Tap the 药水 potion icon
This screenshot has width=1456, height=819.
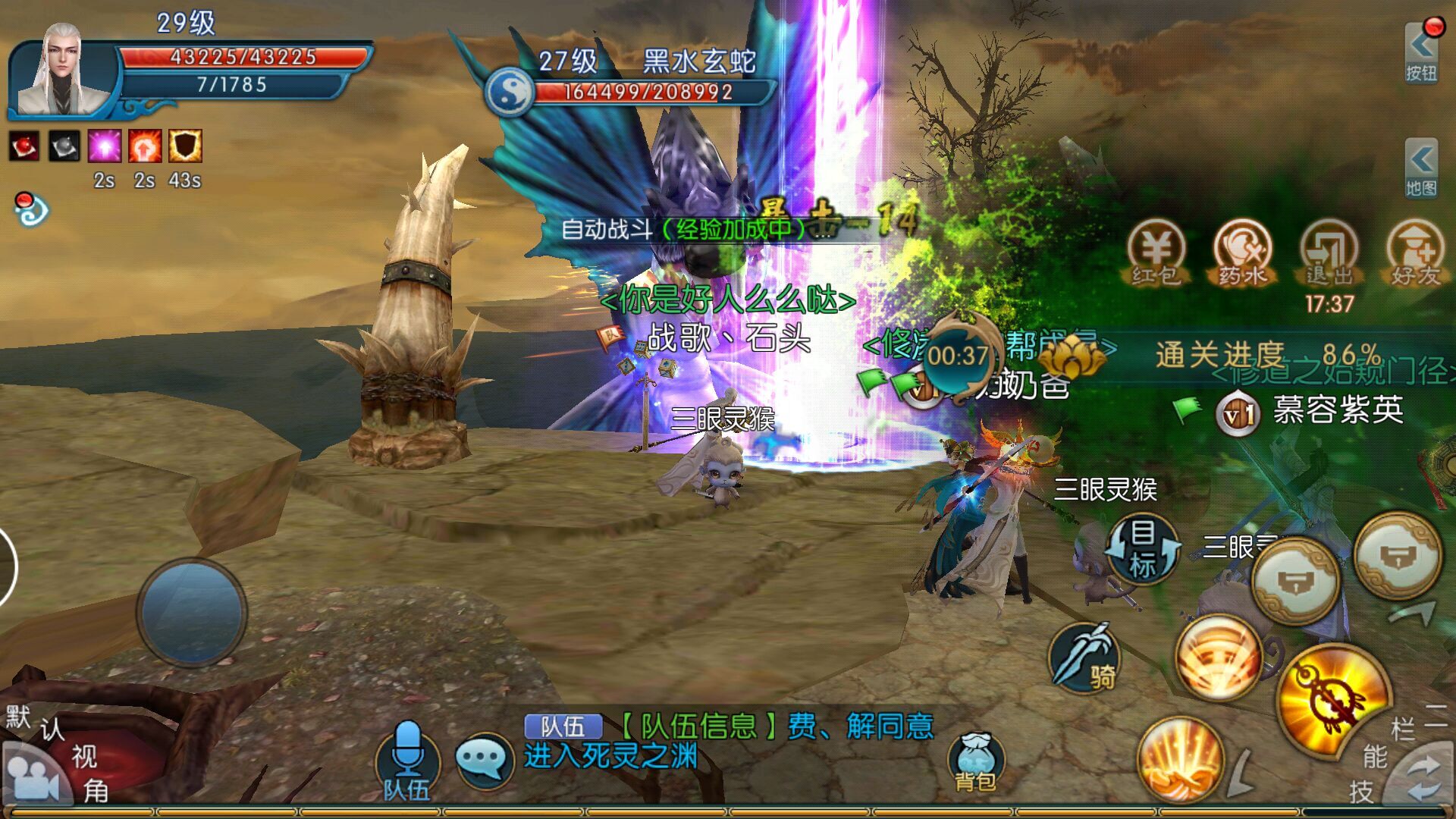pyautogui.click(x=1242, y=254)
